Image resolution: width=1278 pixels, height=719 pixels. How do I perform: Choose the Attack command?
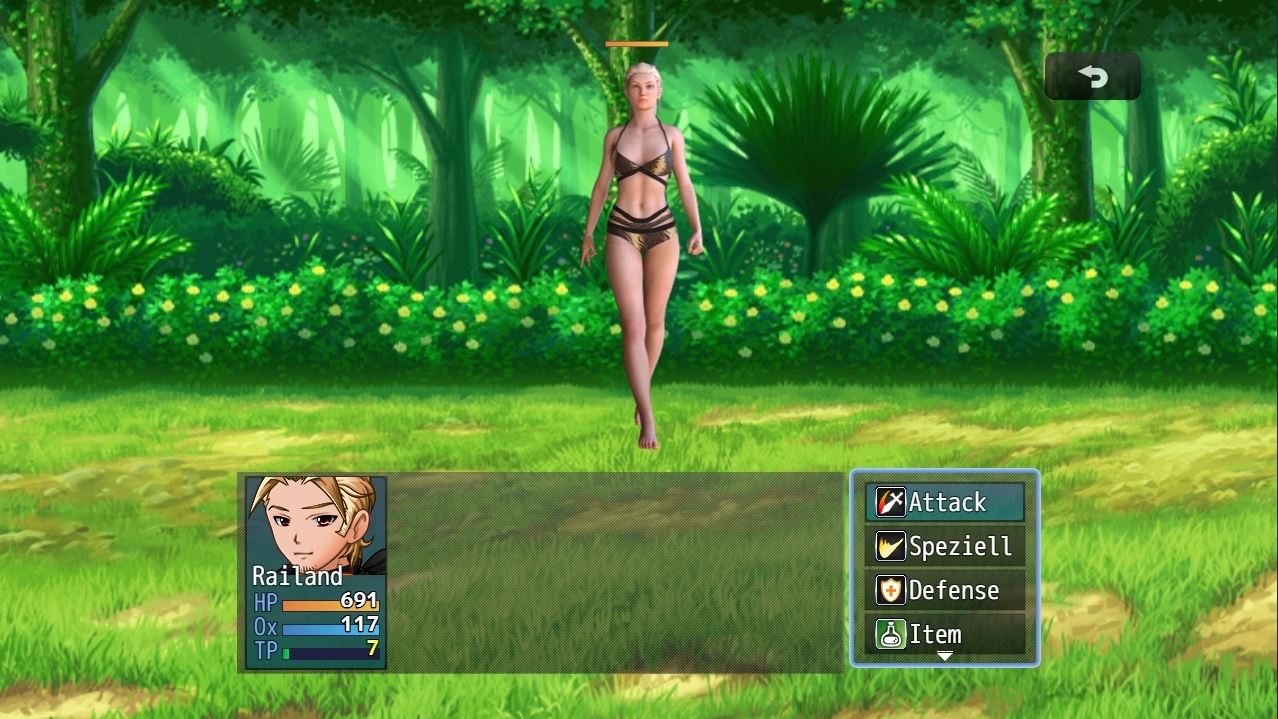click(x=944, y=502)
